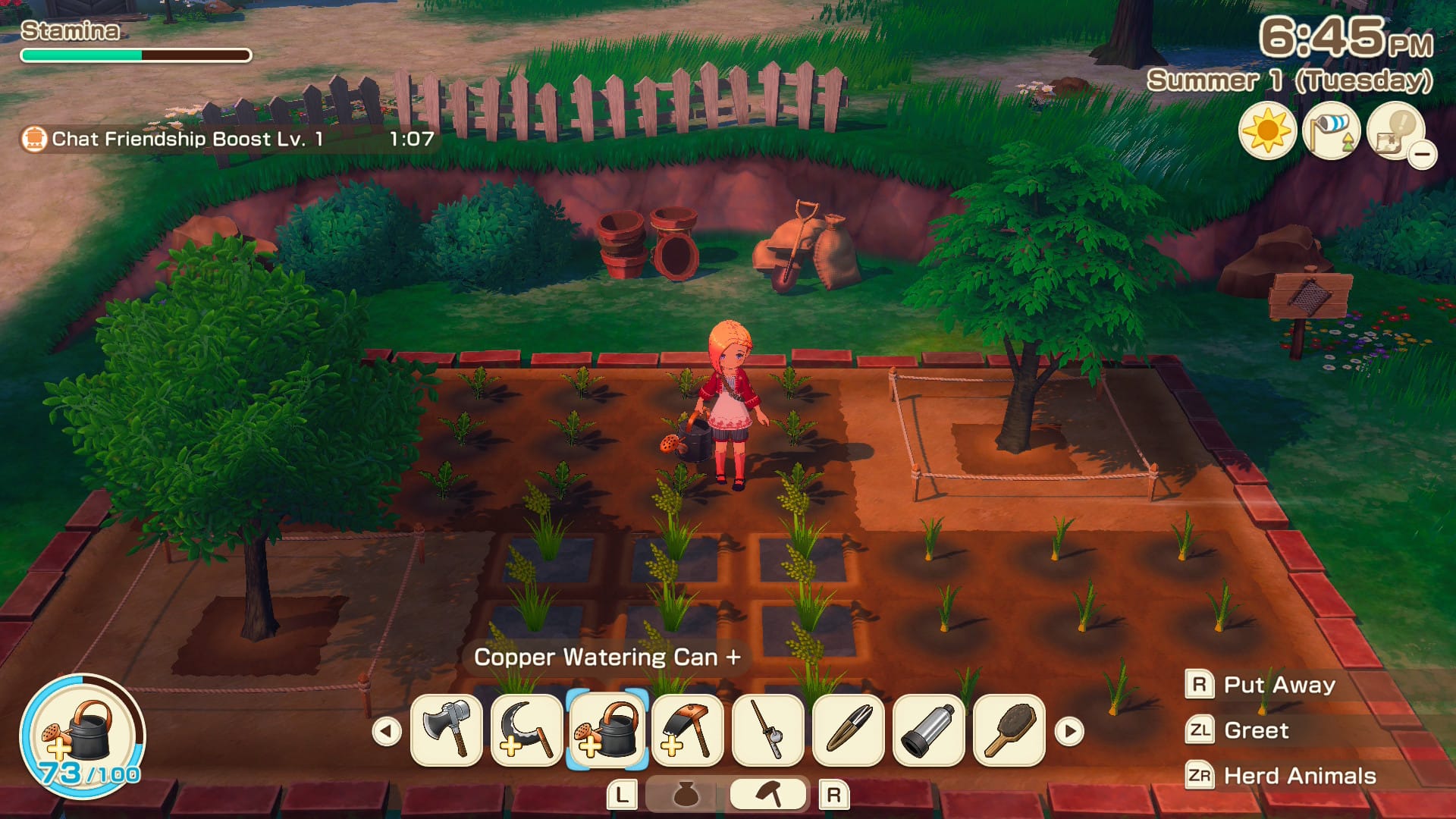Equip the hoe from the hotbar
The image size is (1456, 819).
click(x=688, y=730)
